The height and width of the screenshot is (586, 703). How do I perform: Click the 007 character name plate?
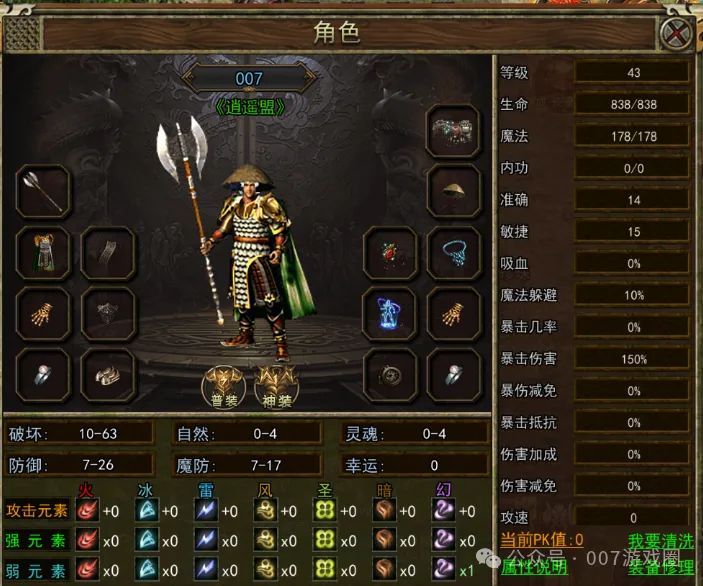[249, 78]
